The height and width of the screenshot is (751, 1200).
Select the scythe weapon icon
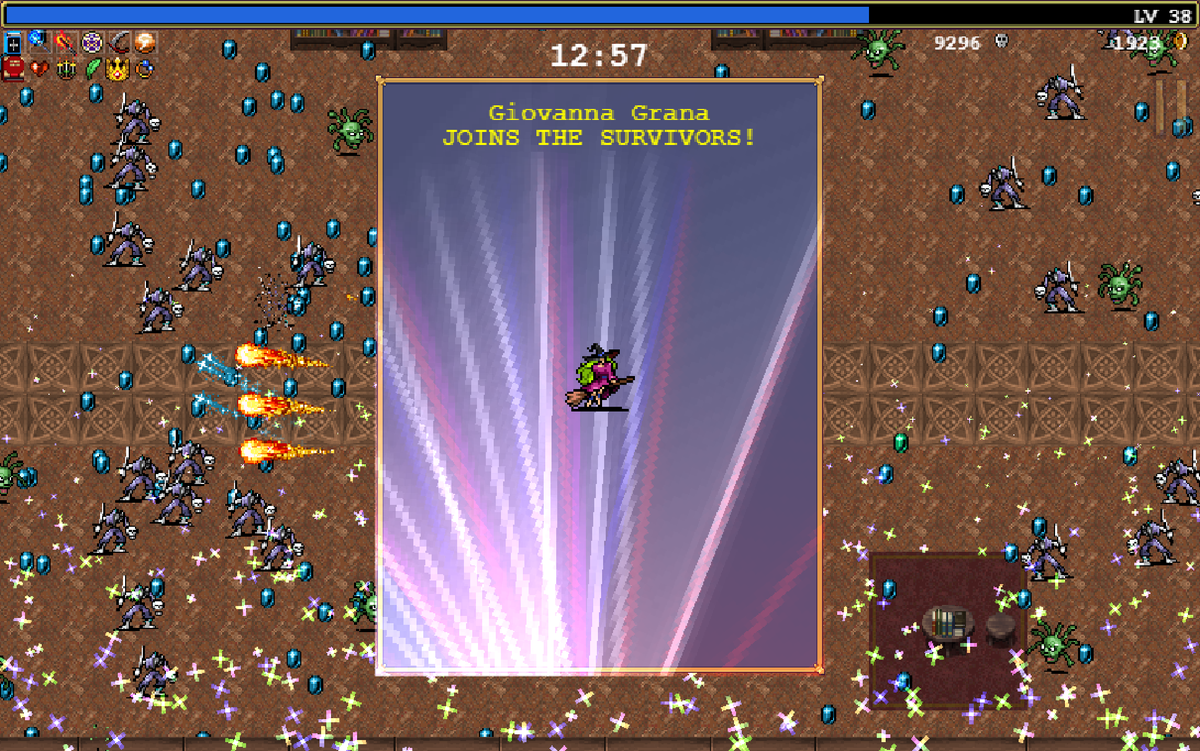[x=119, y=43]
